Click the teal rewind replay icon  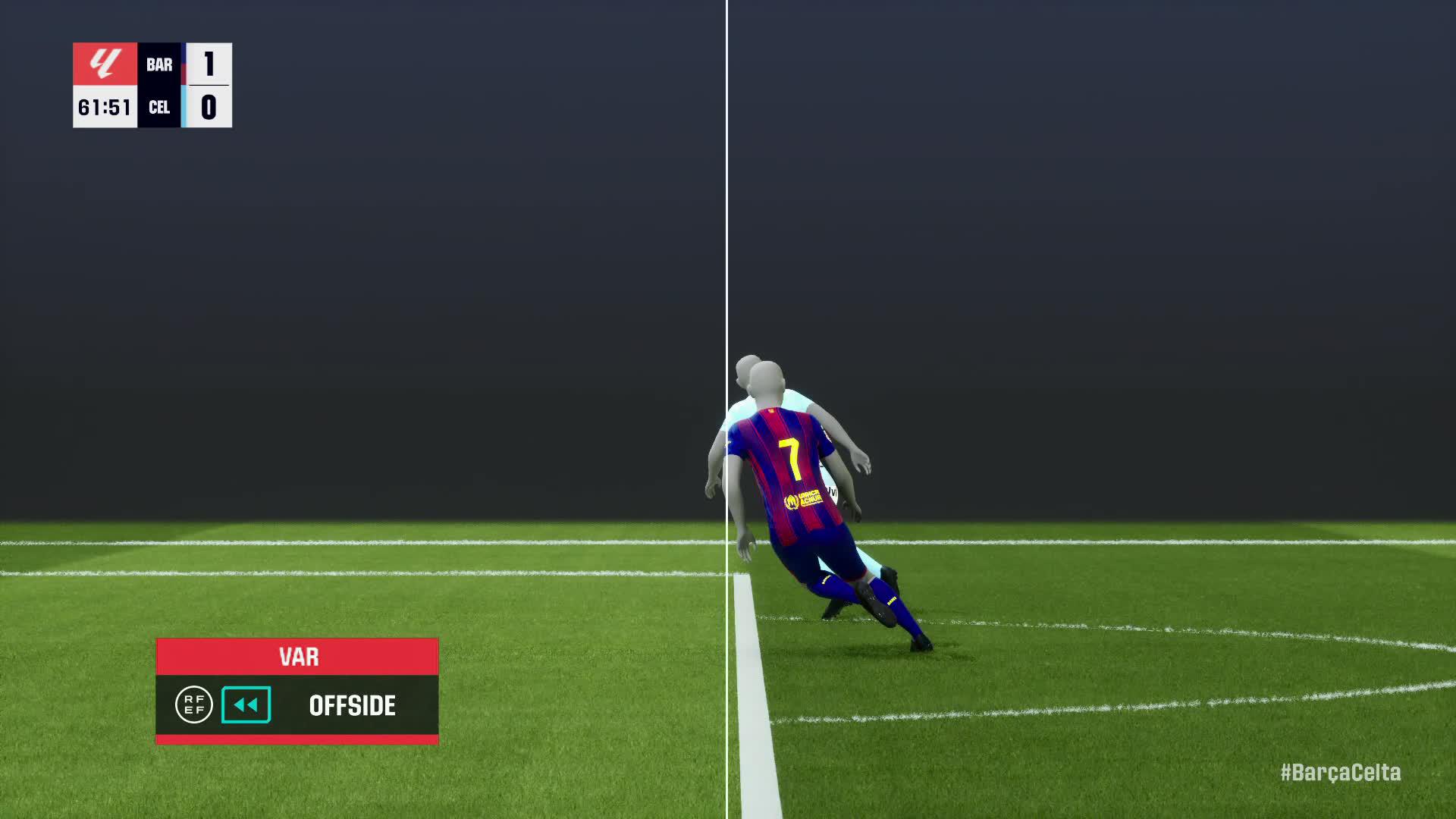pyautogui.click(x=245, y=706)
